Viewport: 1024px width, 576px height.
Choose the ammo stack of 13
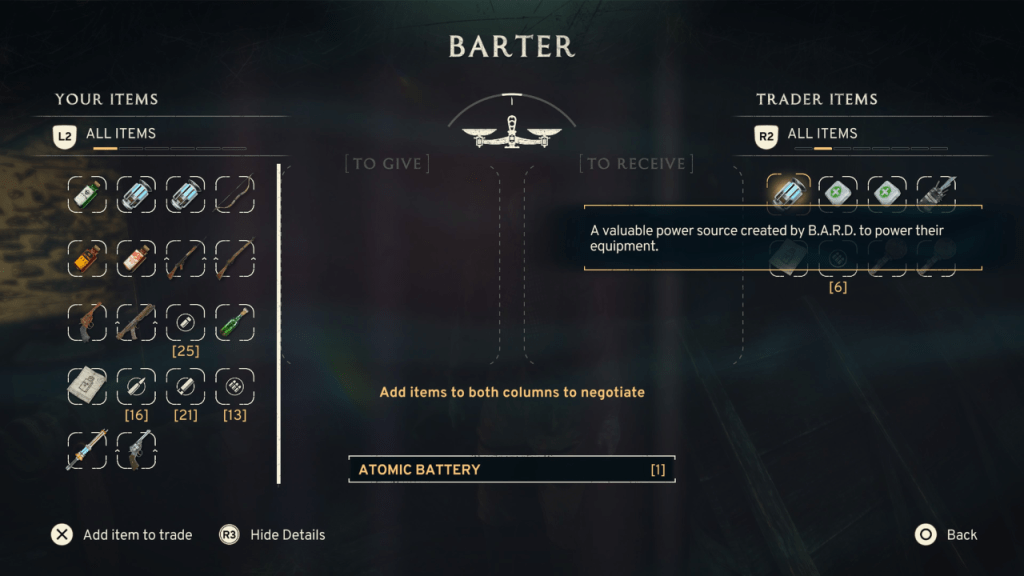235,386
